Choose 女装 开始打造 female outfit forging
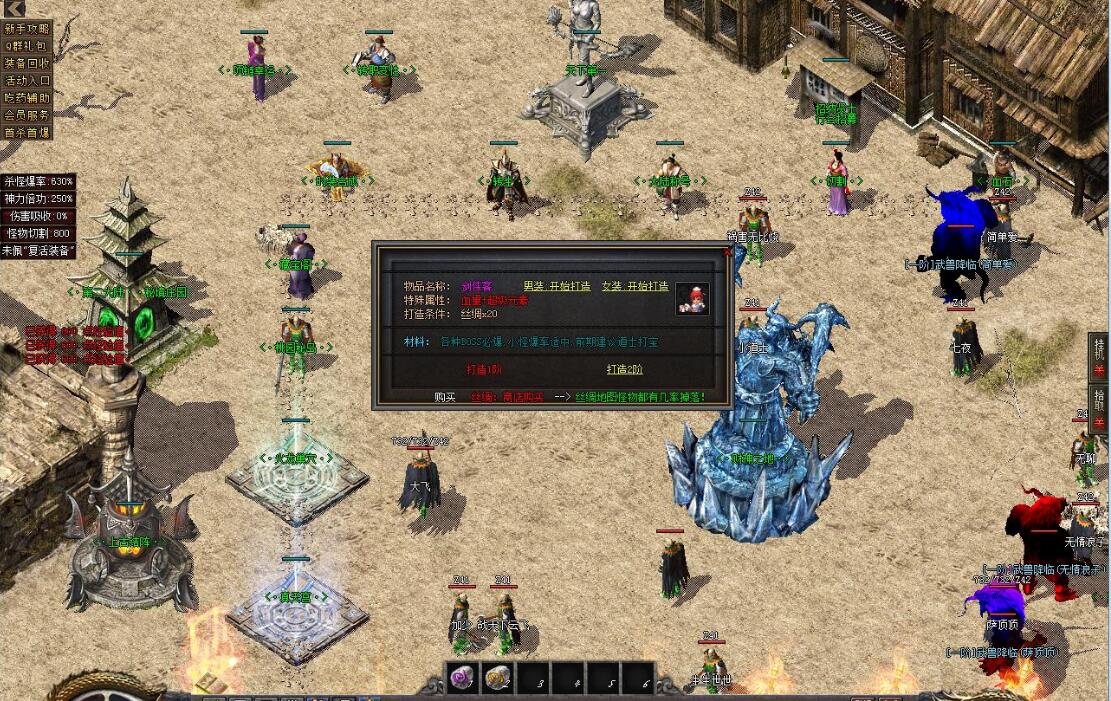This screenshot has height=701, width=1111. [634, 286]
